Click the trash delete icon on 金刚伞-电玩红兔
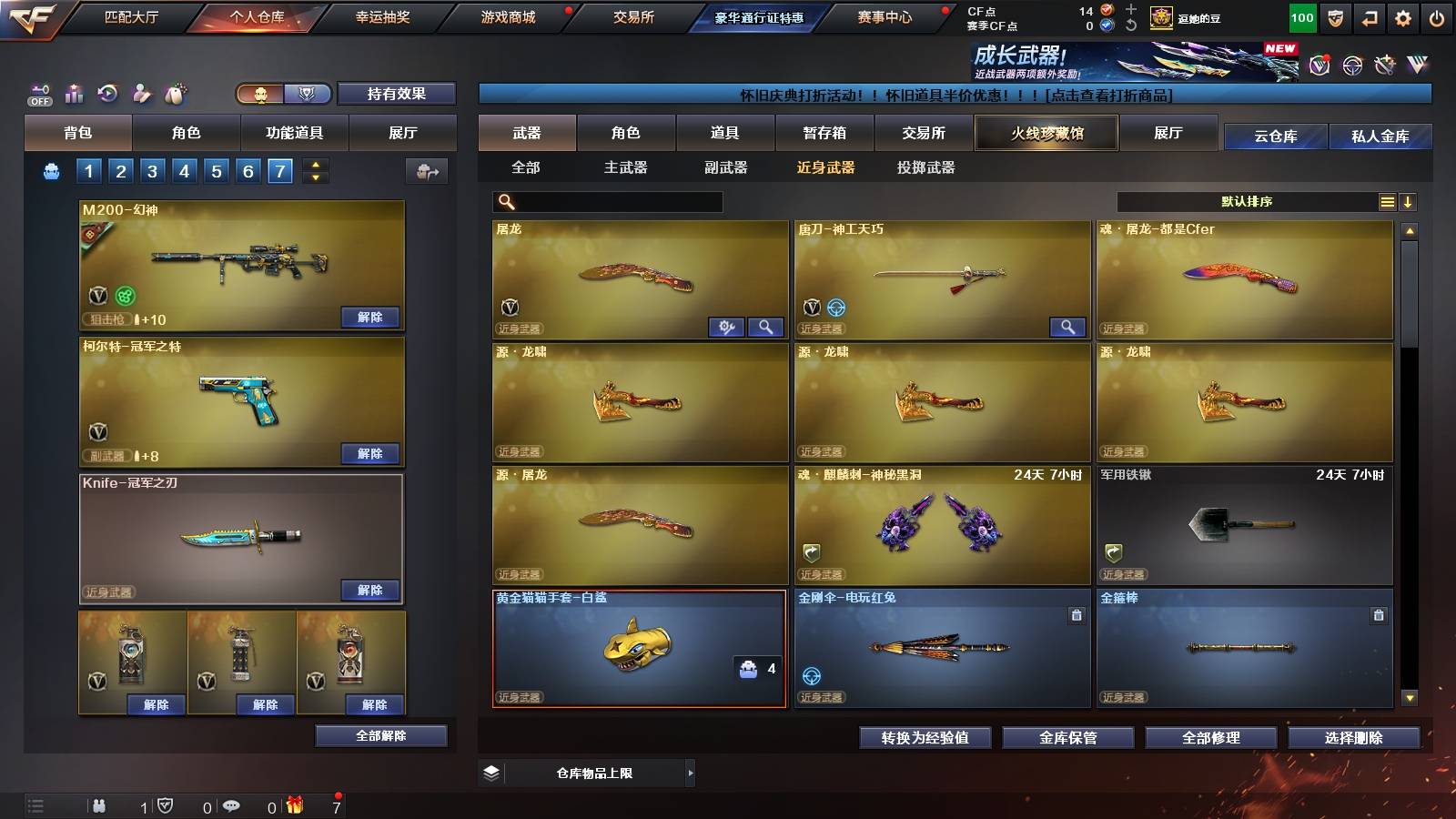The image size is (1456, 819). (1075, 614)
